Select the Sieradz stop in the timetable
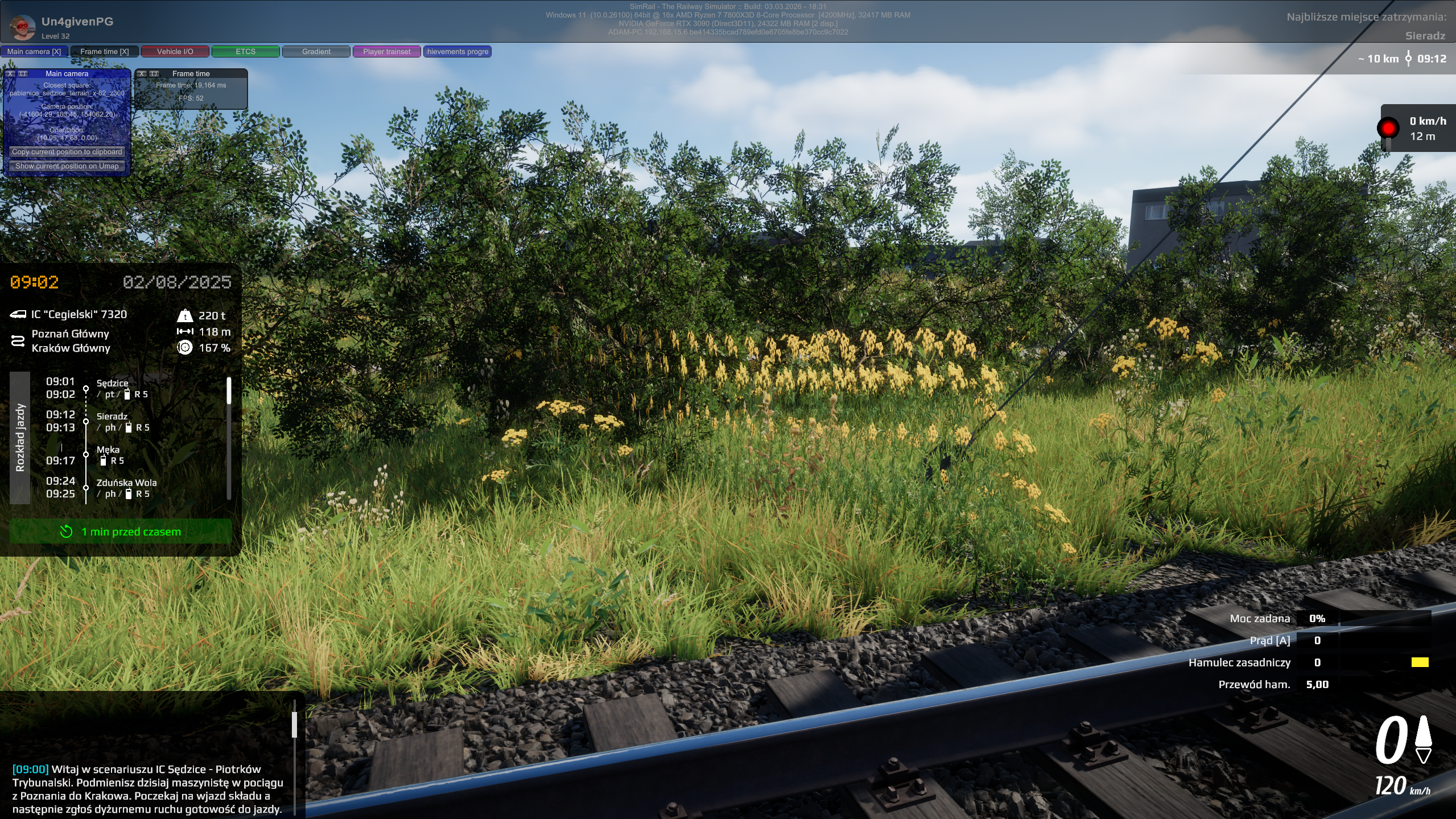 [x=112, y=417]
